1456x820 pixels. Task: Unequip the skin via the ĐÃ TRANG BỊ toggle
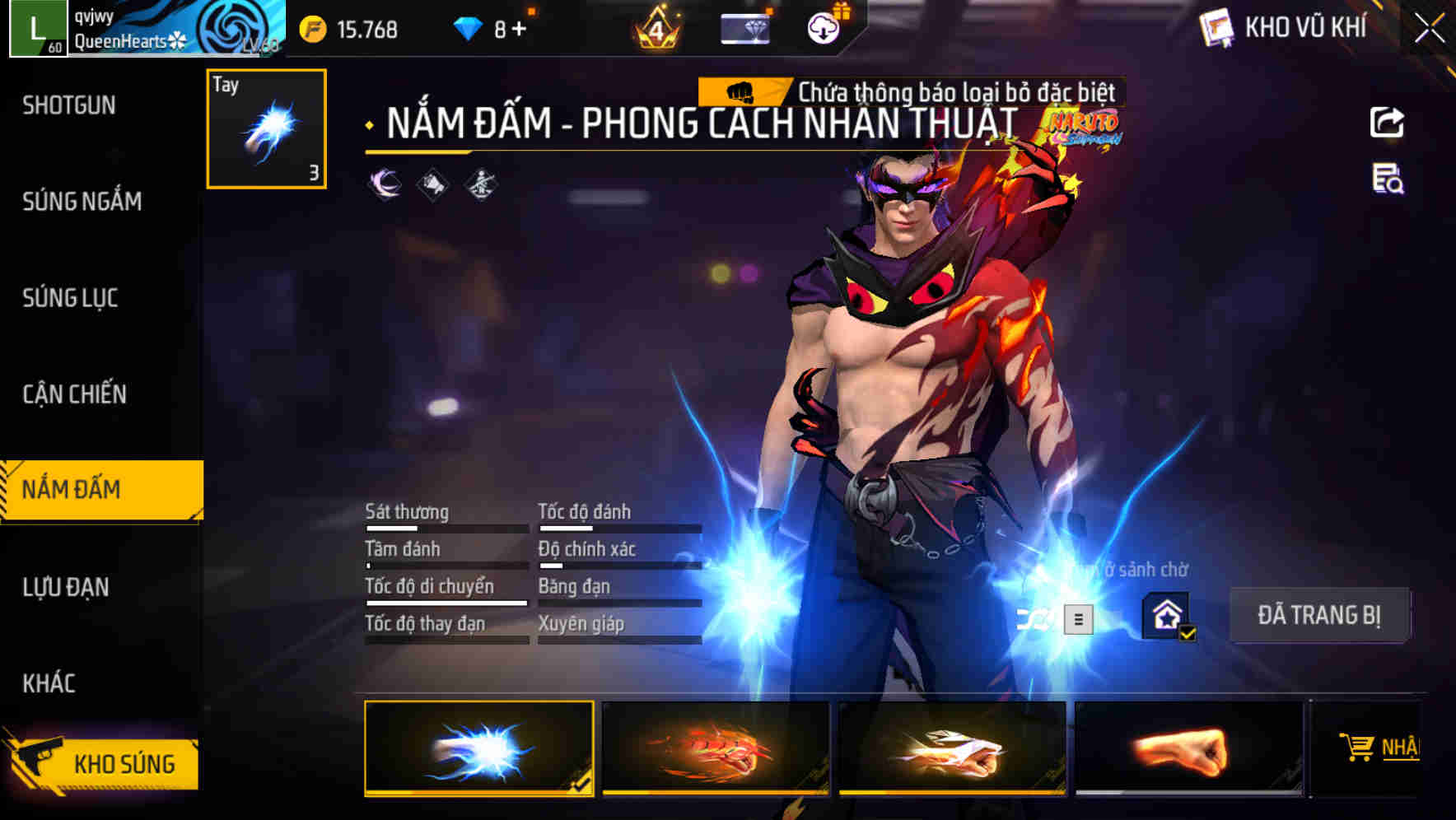pos(1321,615)
